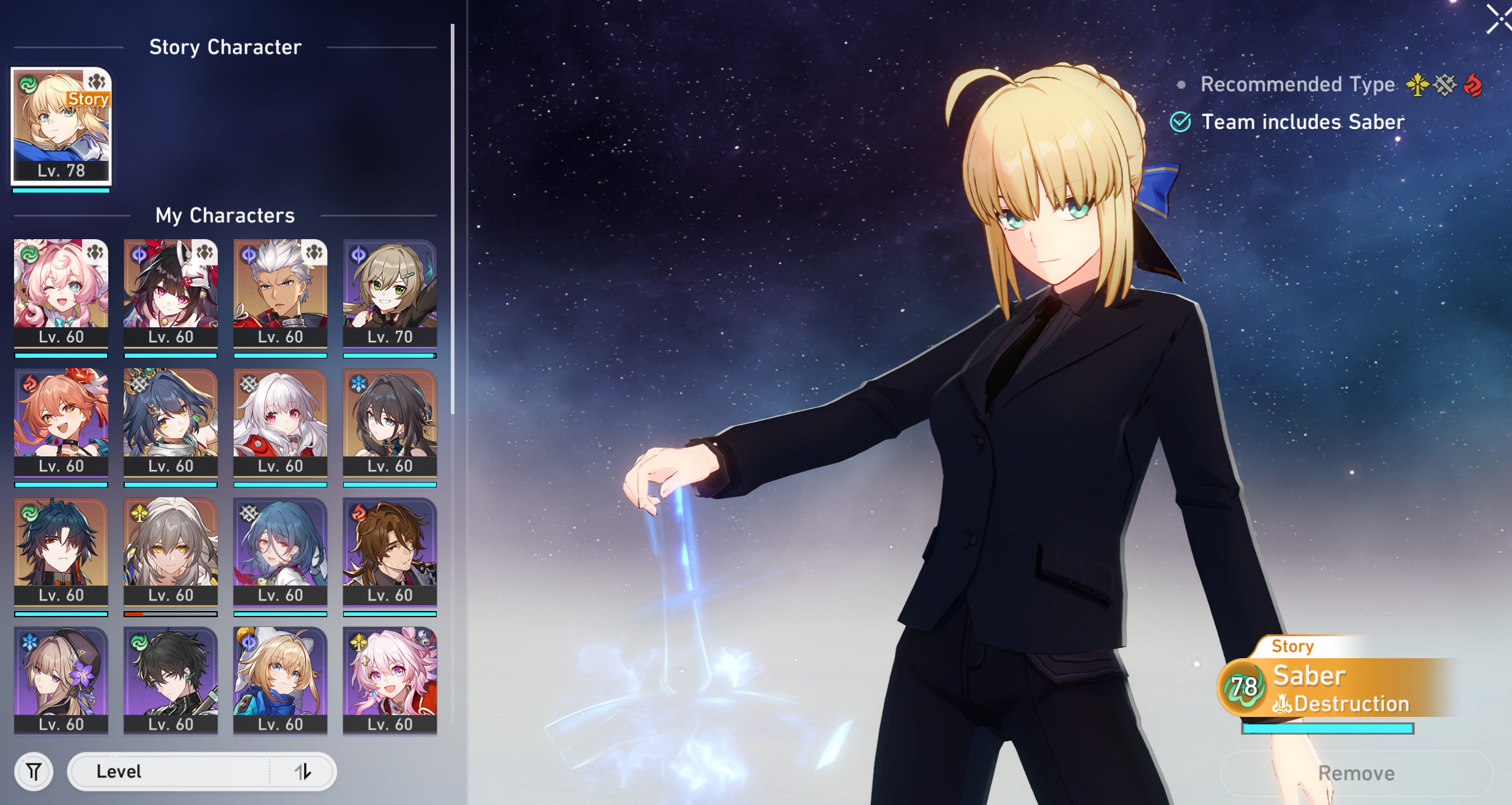The height and width of the screenshot is (805, 1512).
Task: Select the Wind recommended type icon
Action: pos(1417,86)
